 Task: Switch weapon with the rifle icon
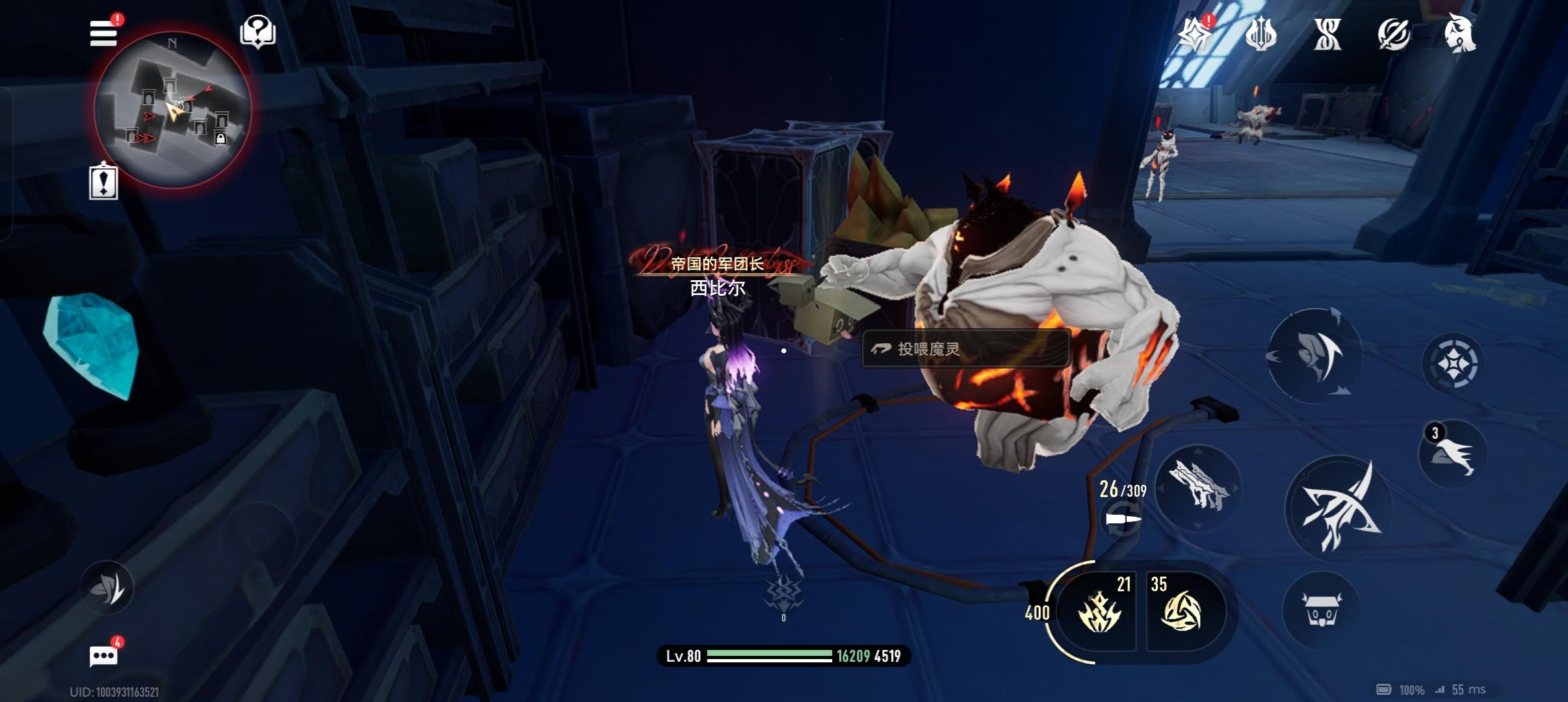1199,486
